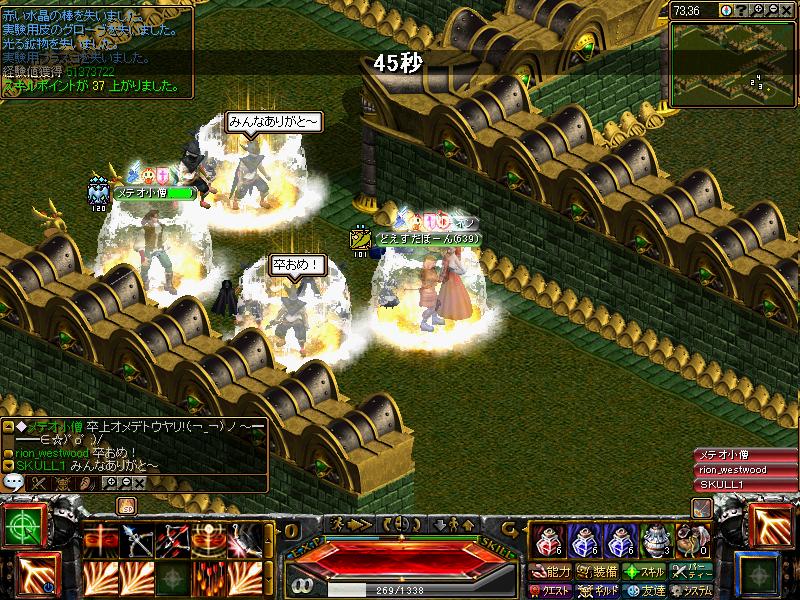Image resolution: width=800 pixels, height=600 pixels.
Task: Click the minimap in the corner
Action: (x=732, y=55)
